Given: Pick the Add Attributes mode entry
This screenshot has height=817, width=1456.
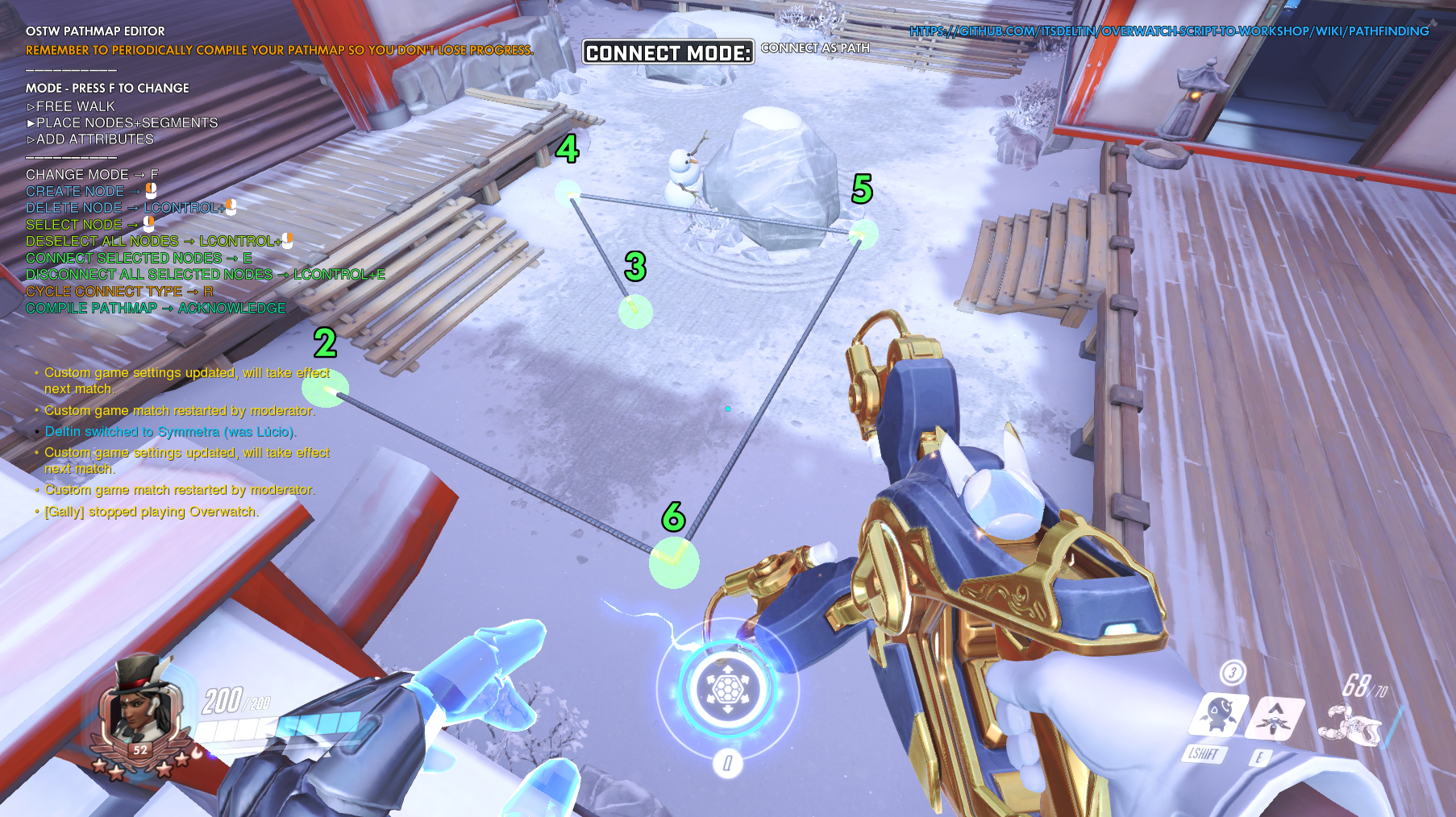Looking at the screenshot, I should 94,139.
